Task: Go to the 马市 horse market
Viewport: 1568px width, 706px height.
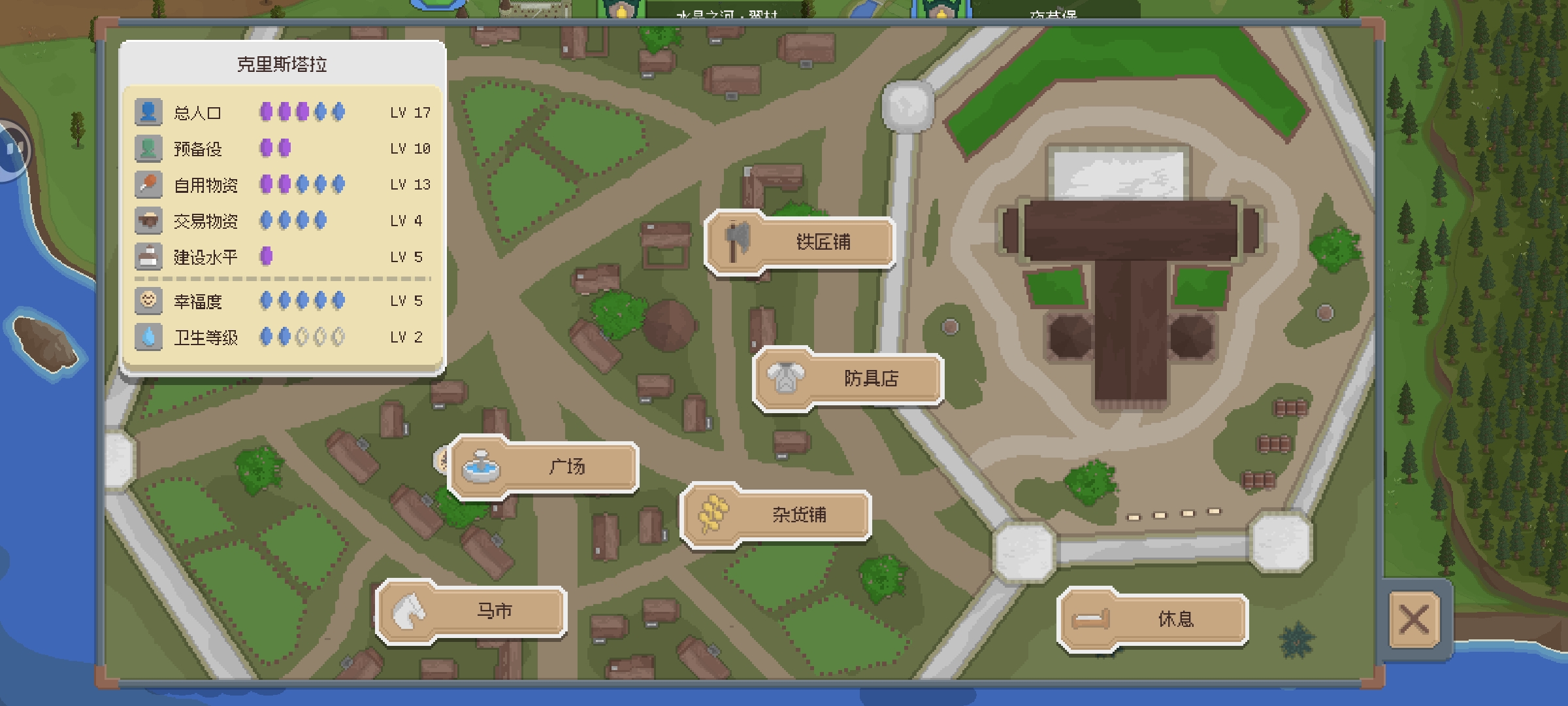Action: click(472, 612)
